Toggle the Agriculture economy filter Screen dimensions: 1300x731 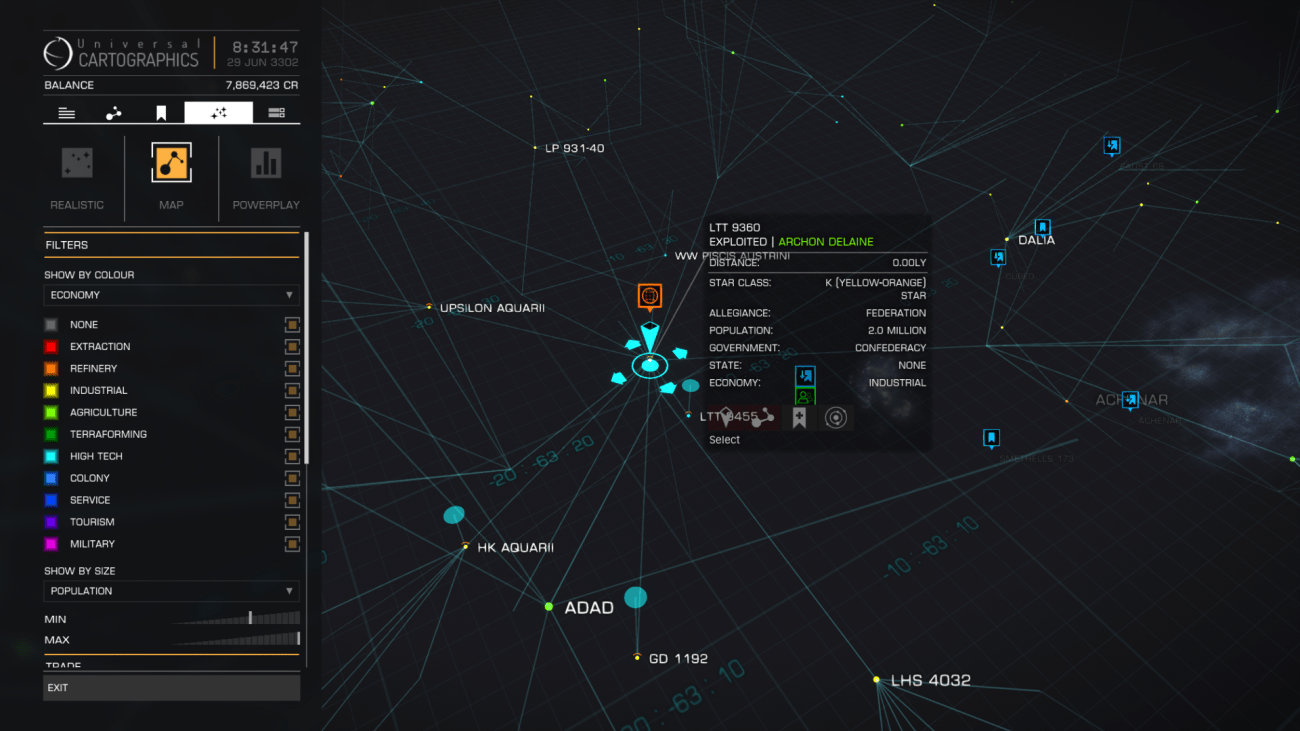coord(291,412)
